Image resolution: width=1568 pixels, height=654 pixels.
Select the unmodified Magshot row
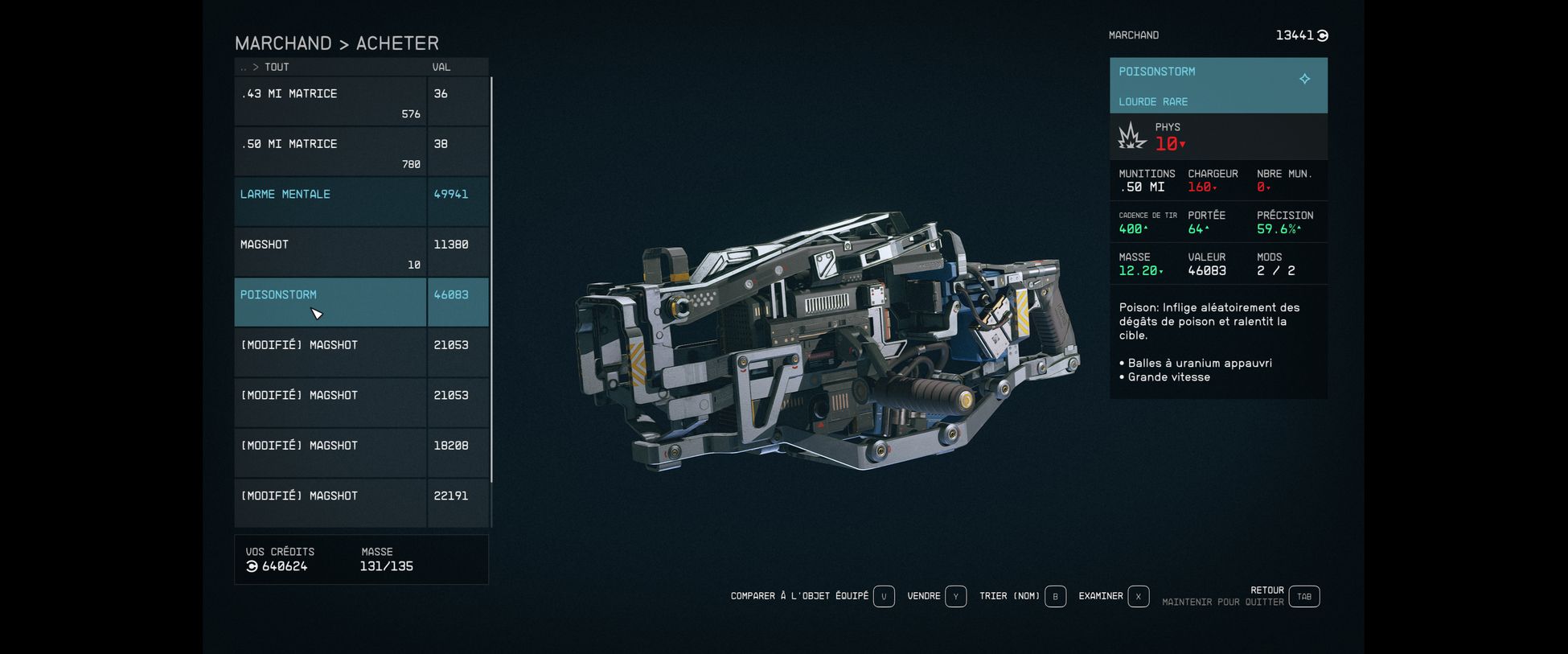330,252
